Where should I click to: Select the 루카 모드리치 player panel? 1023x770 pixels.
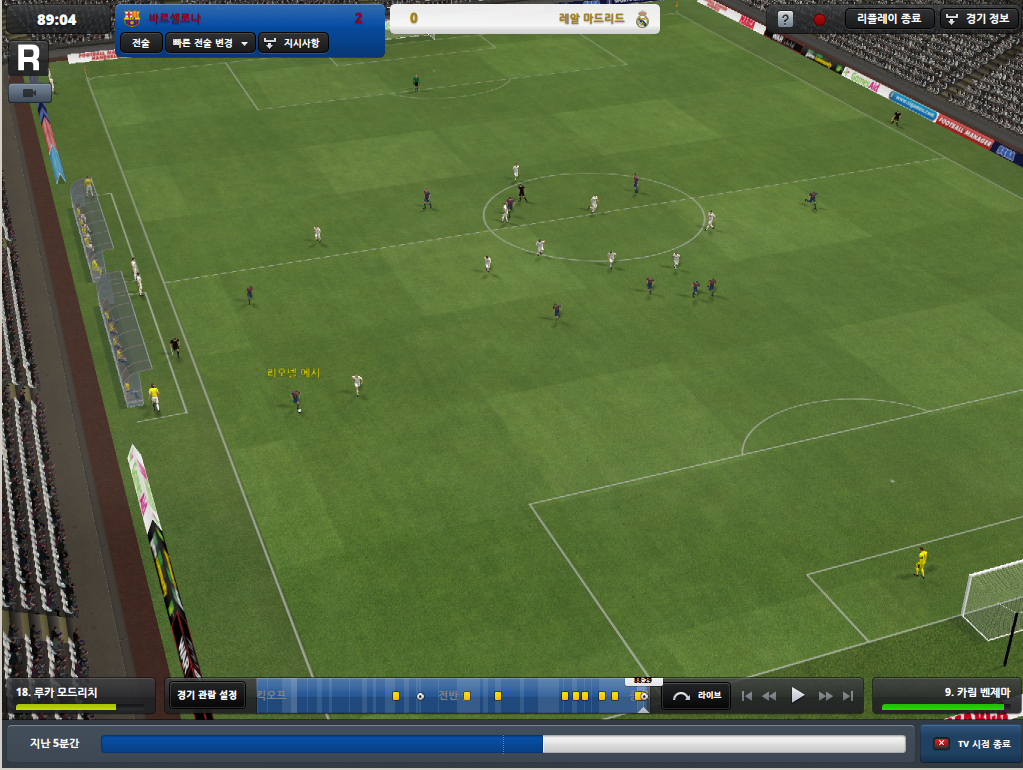coord(80,695)
